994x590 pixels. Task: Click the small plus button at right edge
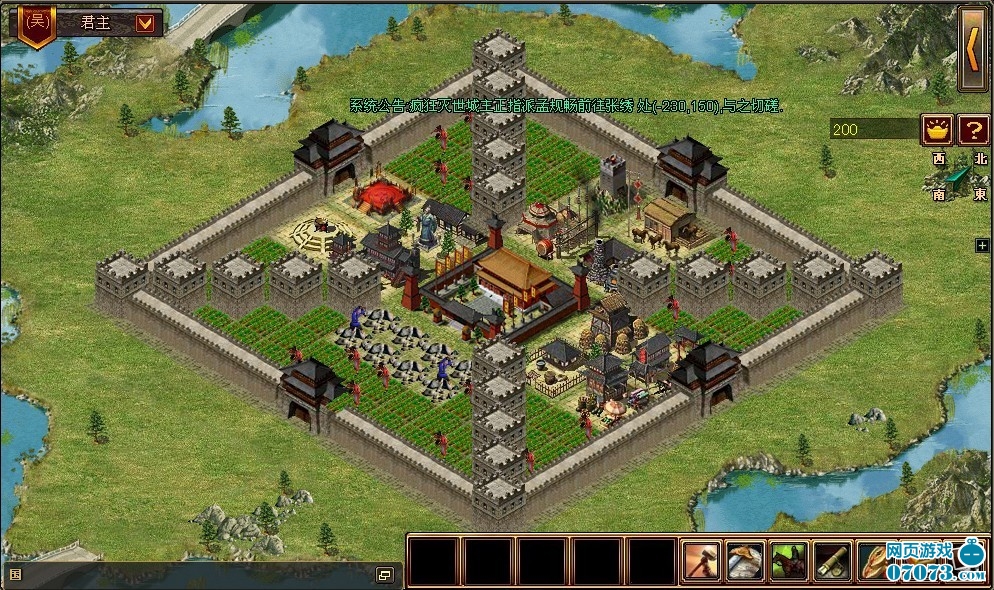point(982,245)
